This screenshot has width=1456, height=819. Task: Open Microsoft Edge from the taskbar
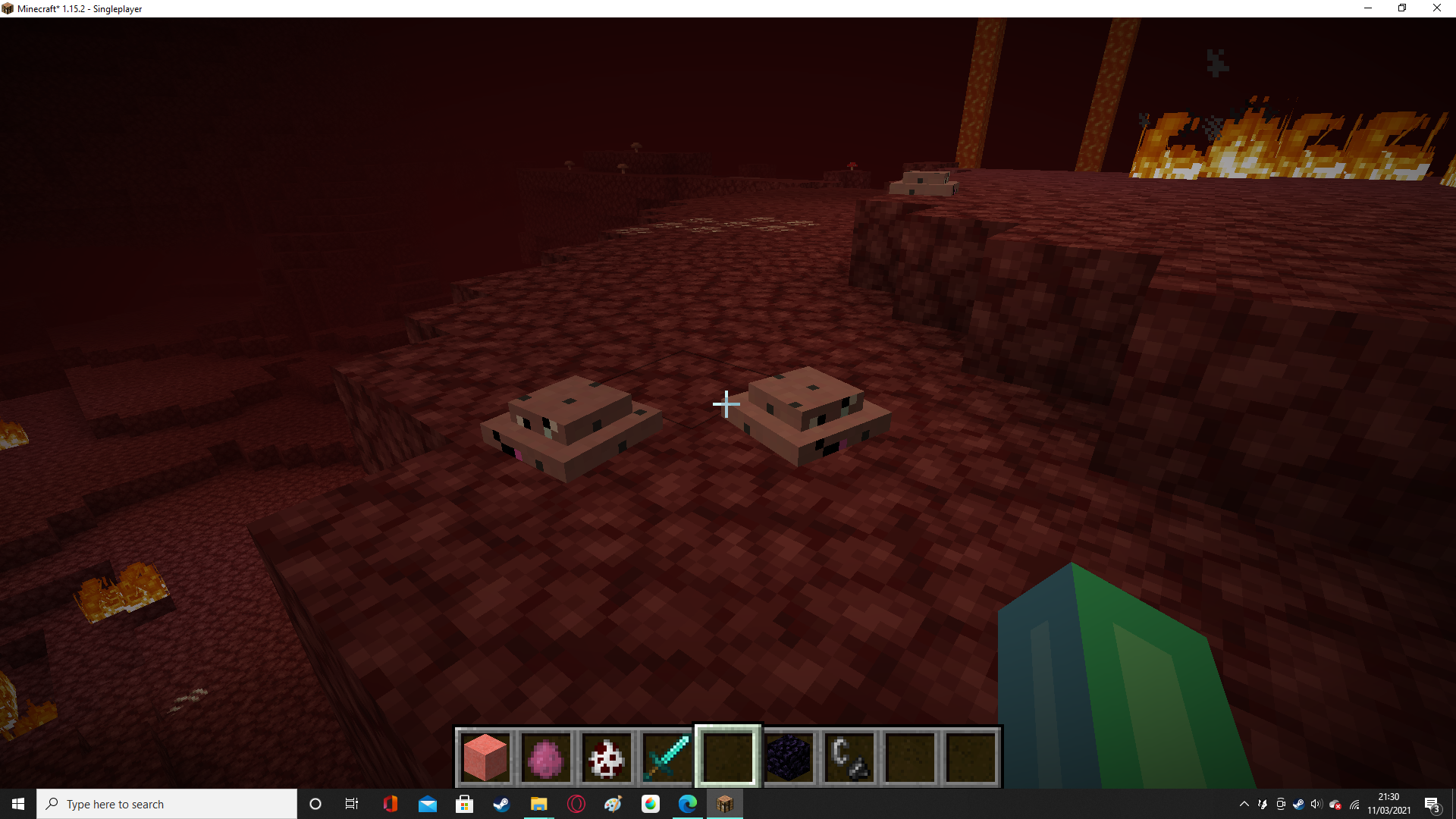[688, 804]
